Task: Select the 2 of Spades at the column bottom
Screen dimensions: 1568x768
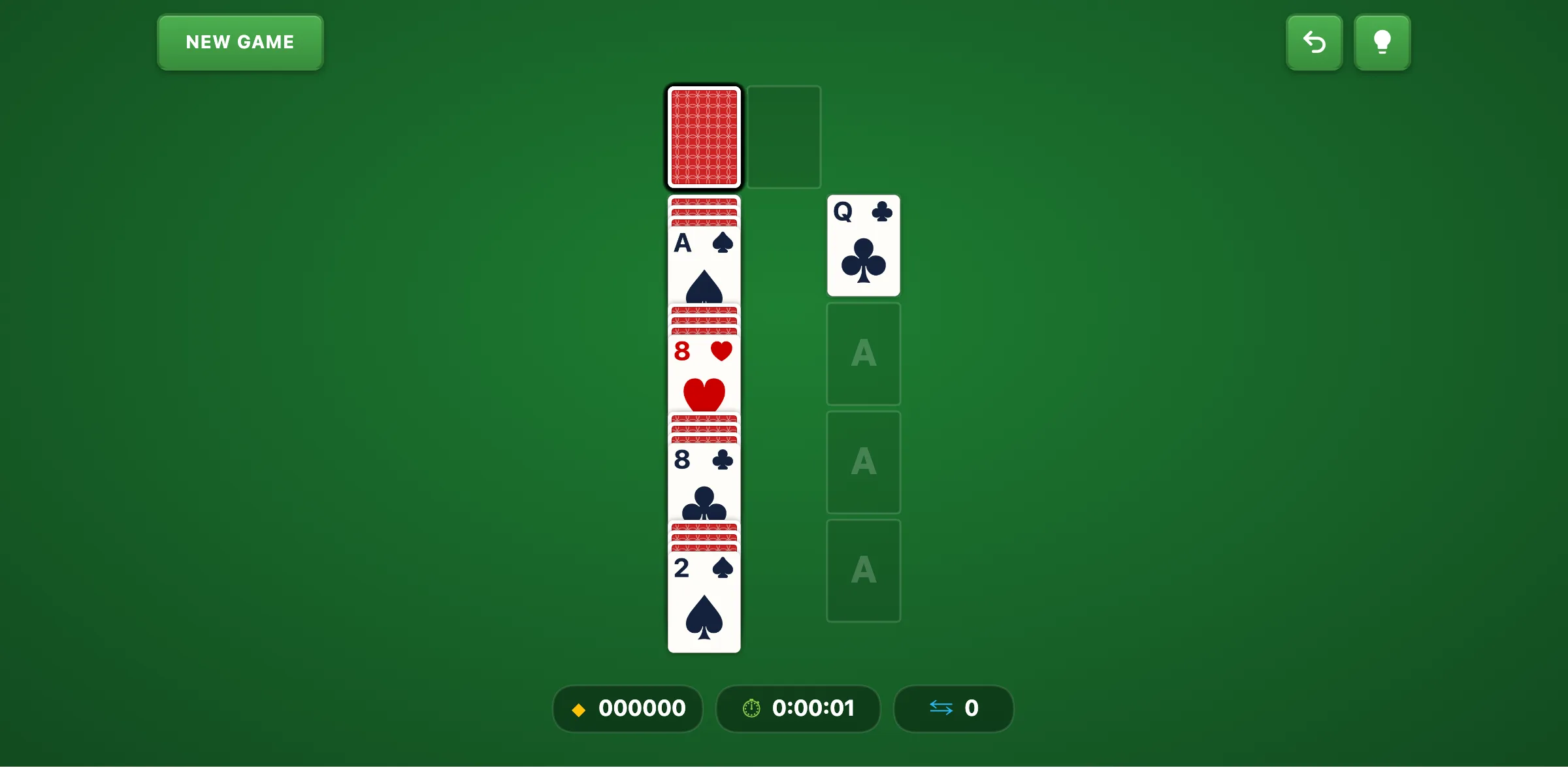Action: [704, 594]
